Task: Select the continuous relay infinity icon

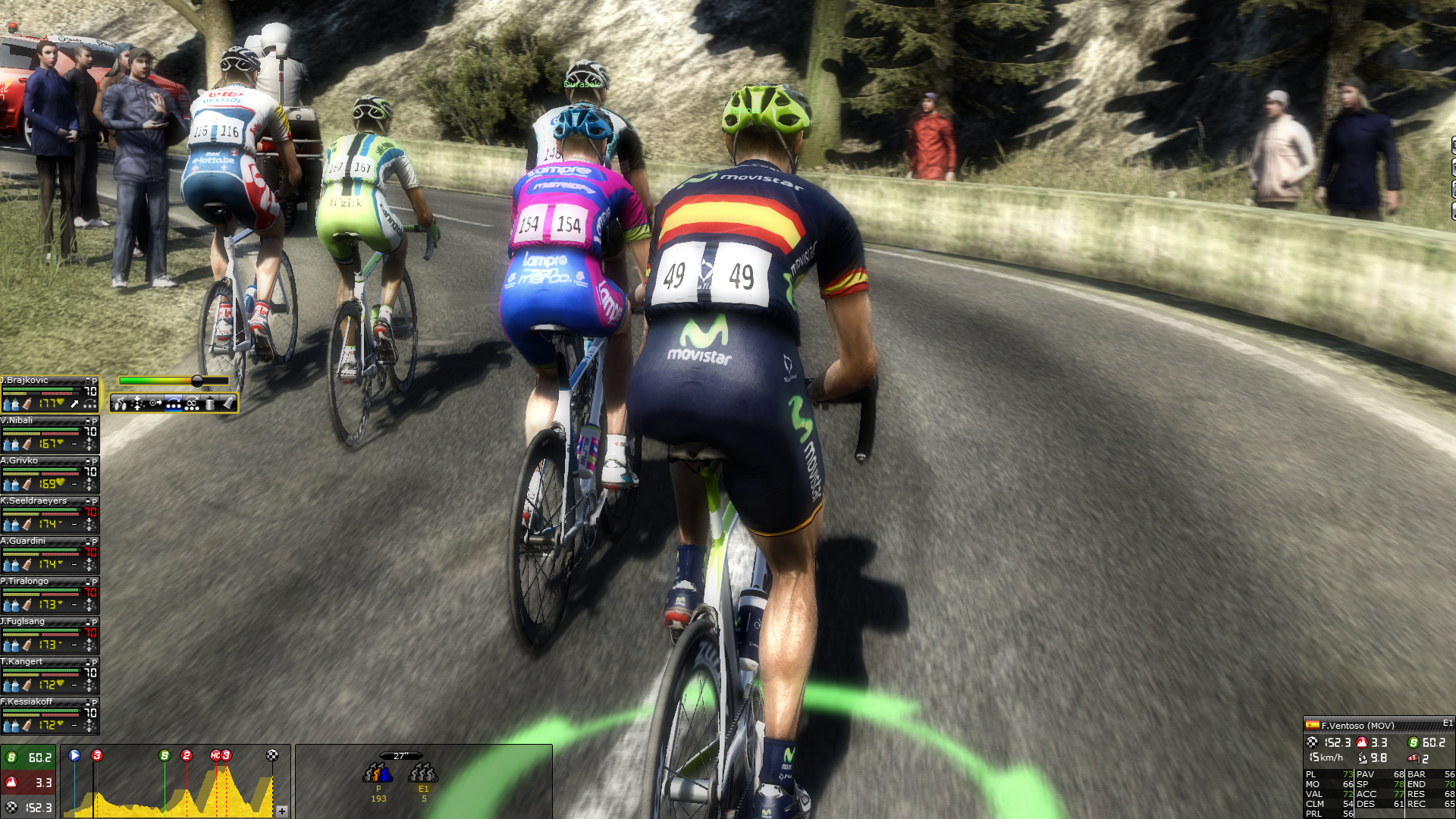Action: pos(192,403)
